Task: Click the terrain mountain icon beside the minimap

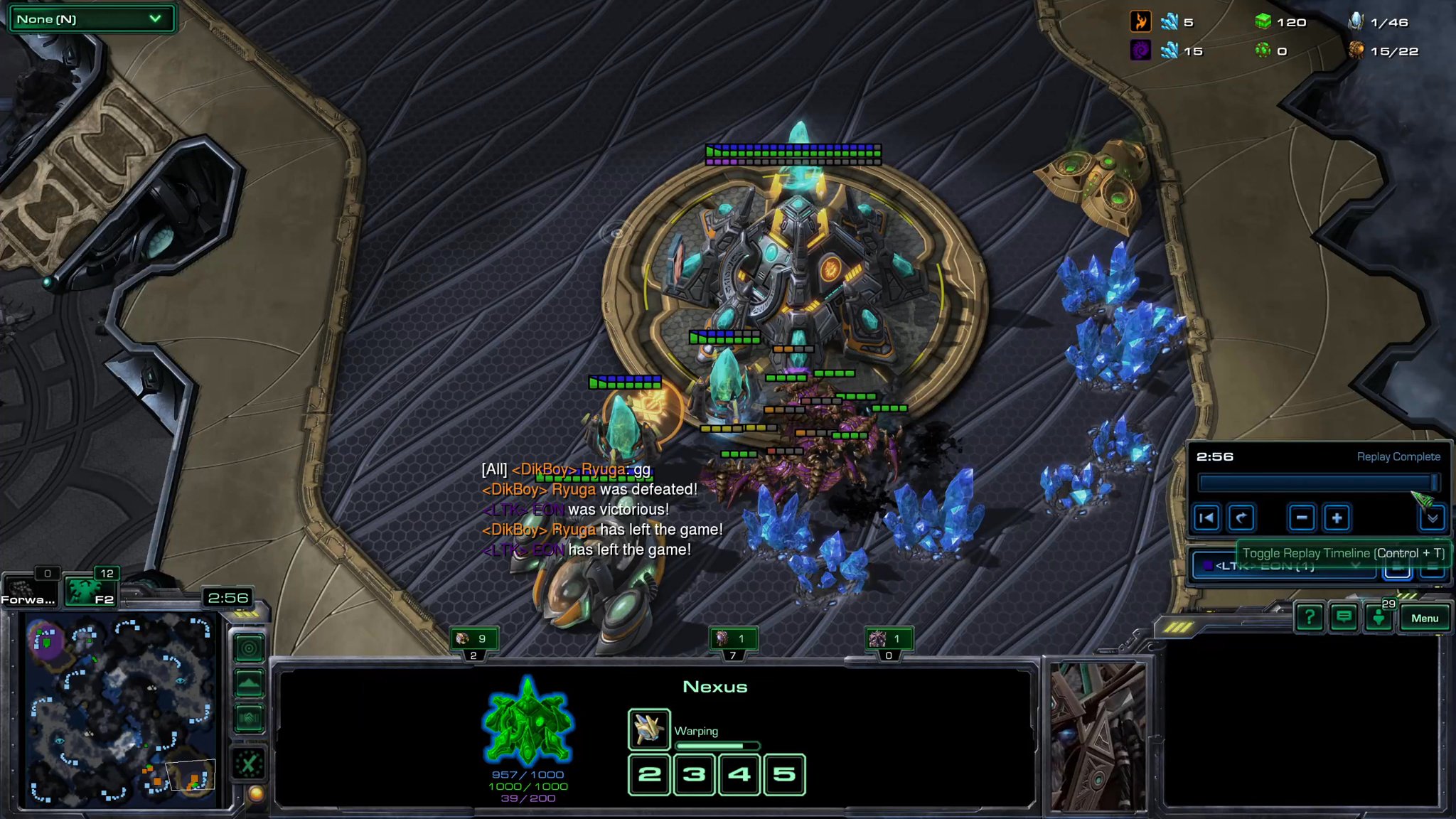Action: click(x=249, y=681)
